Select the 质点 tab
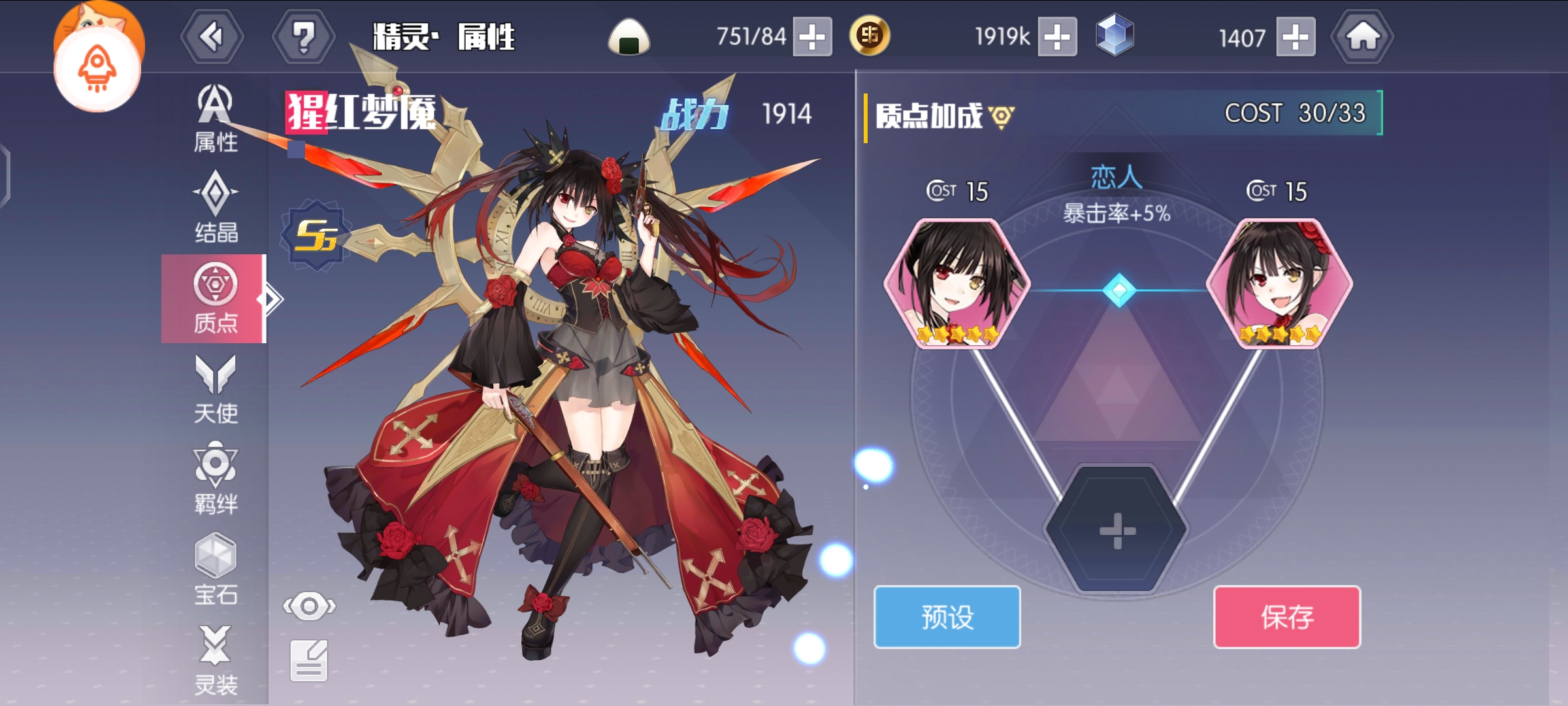1568x706 pixels. click(x=214, y=298)
